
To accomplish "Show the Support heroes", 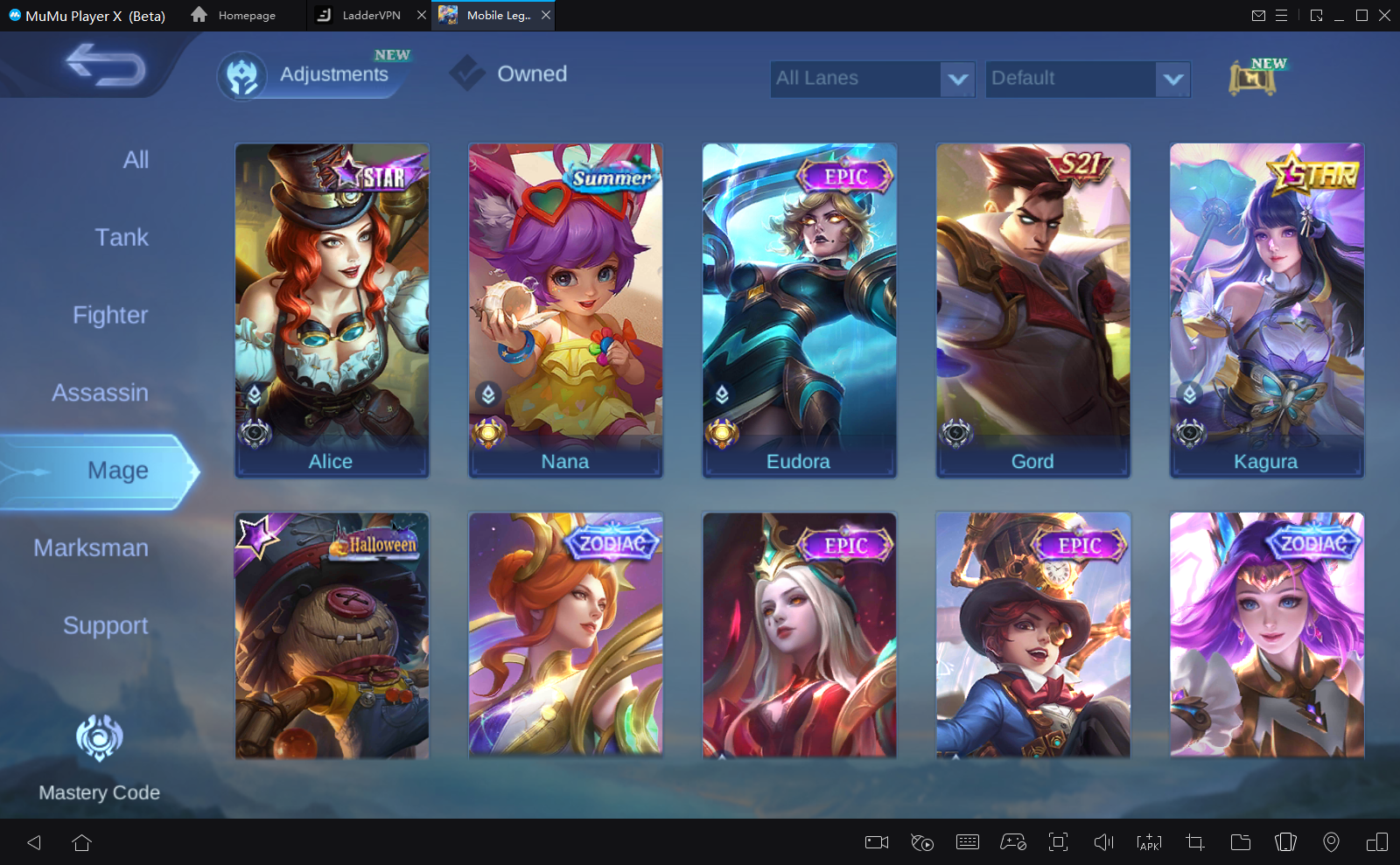I will (105, 626).
